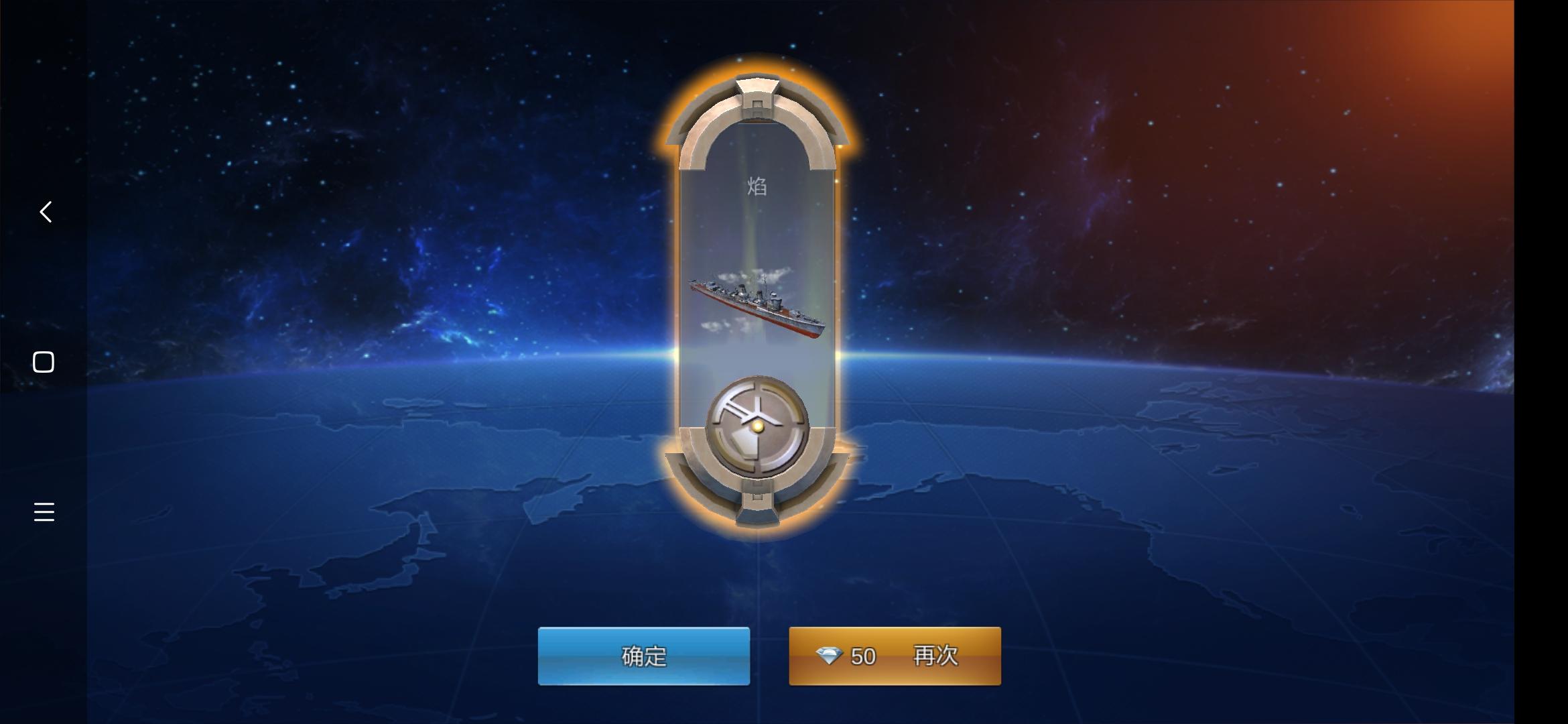Tap the keystone at the top of the capsule
Image resolution: width=1568 pixels, height=724 pixels.
click(756, 90)
